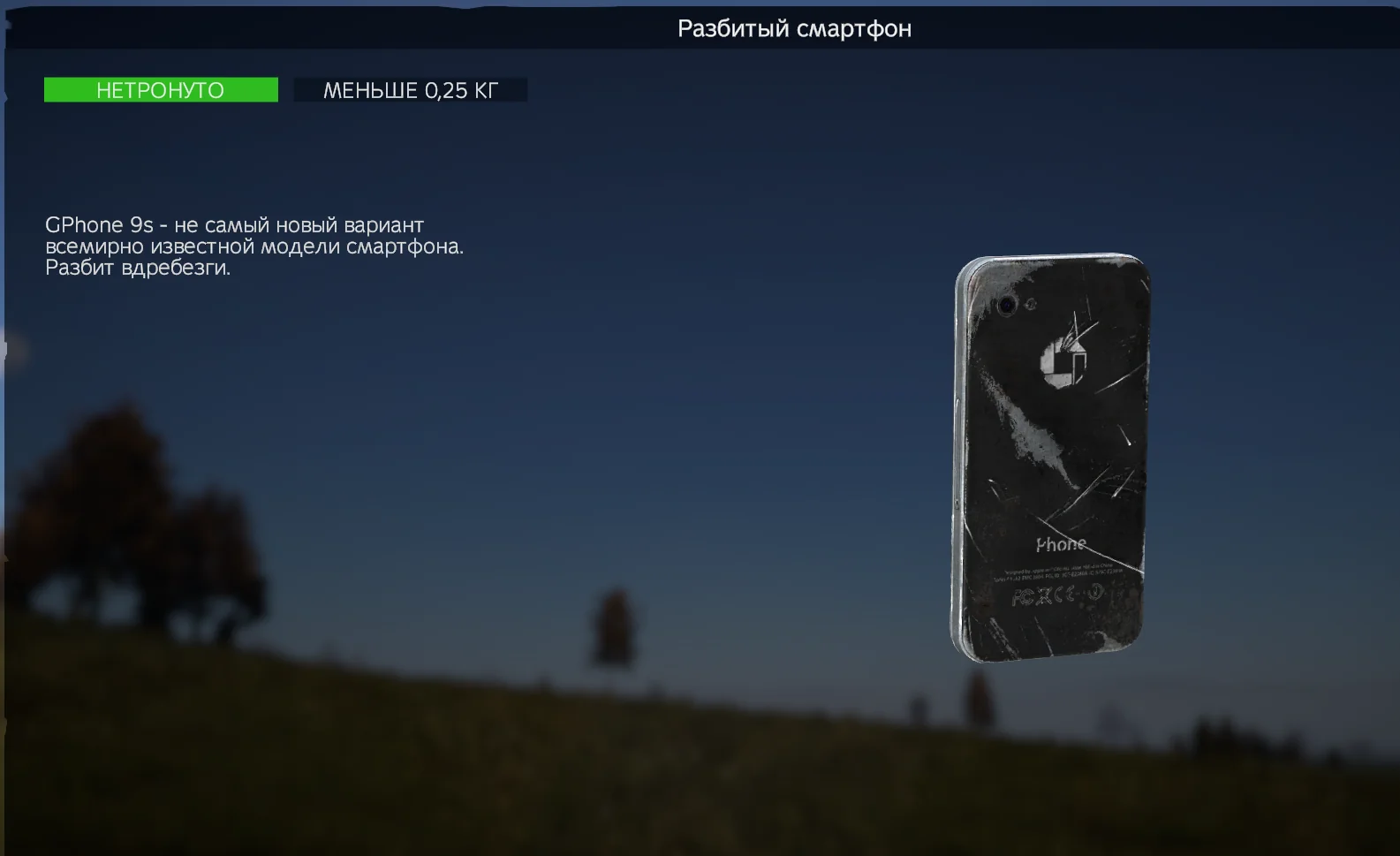1400x856 pixels.
Task: Select the crossed-out waste symbol on the casing
Action: (x=1044, y=595)
